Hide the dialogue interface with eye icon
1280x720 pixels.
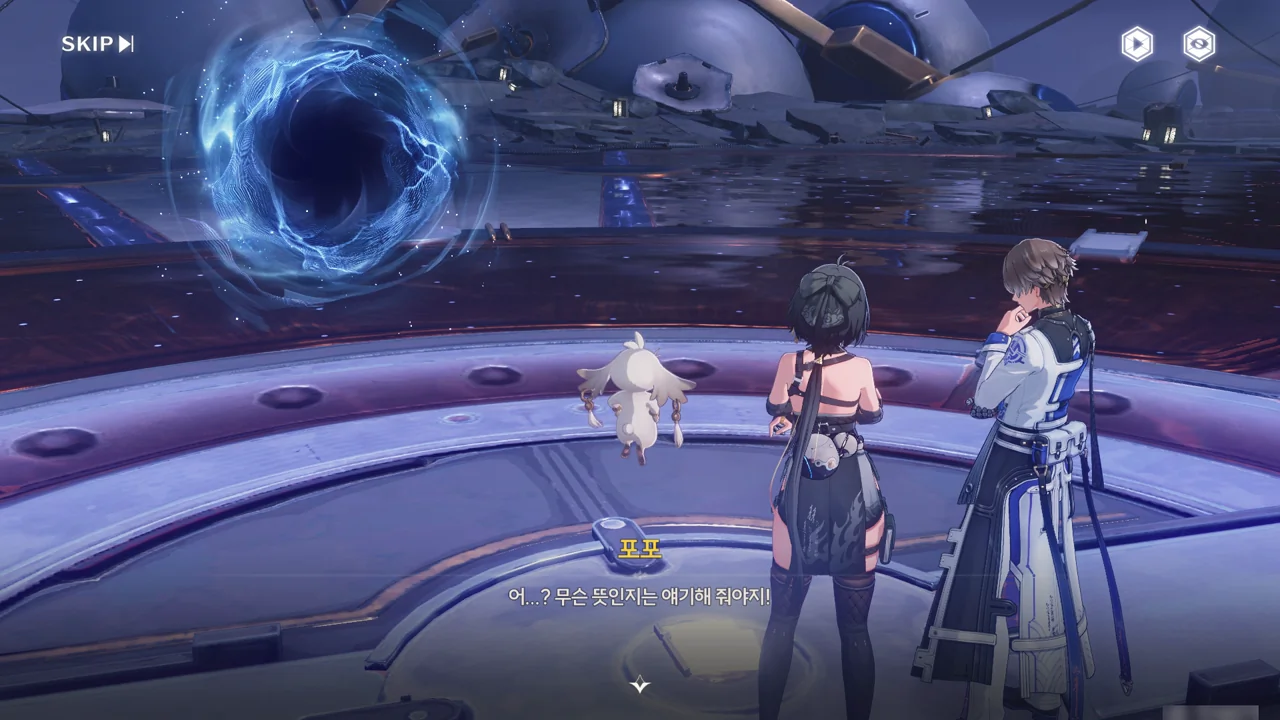coord(1199,44)
